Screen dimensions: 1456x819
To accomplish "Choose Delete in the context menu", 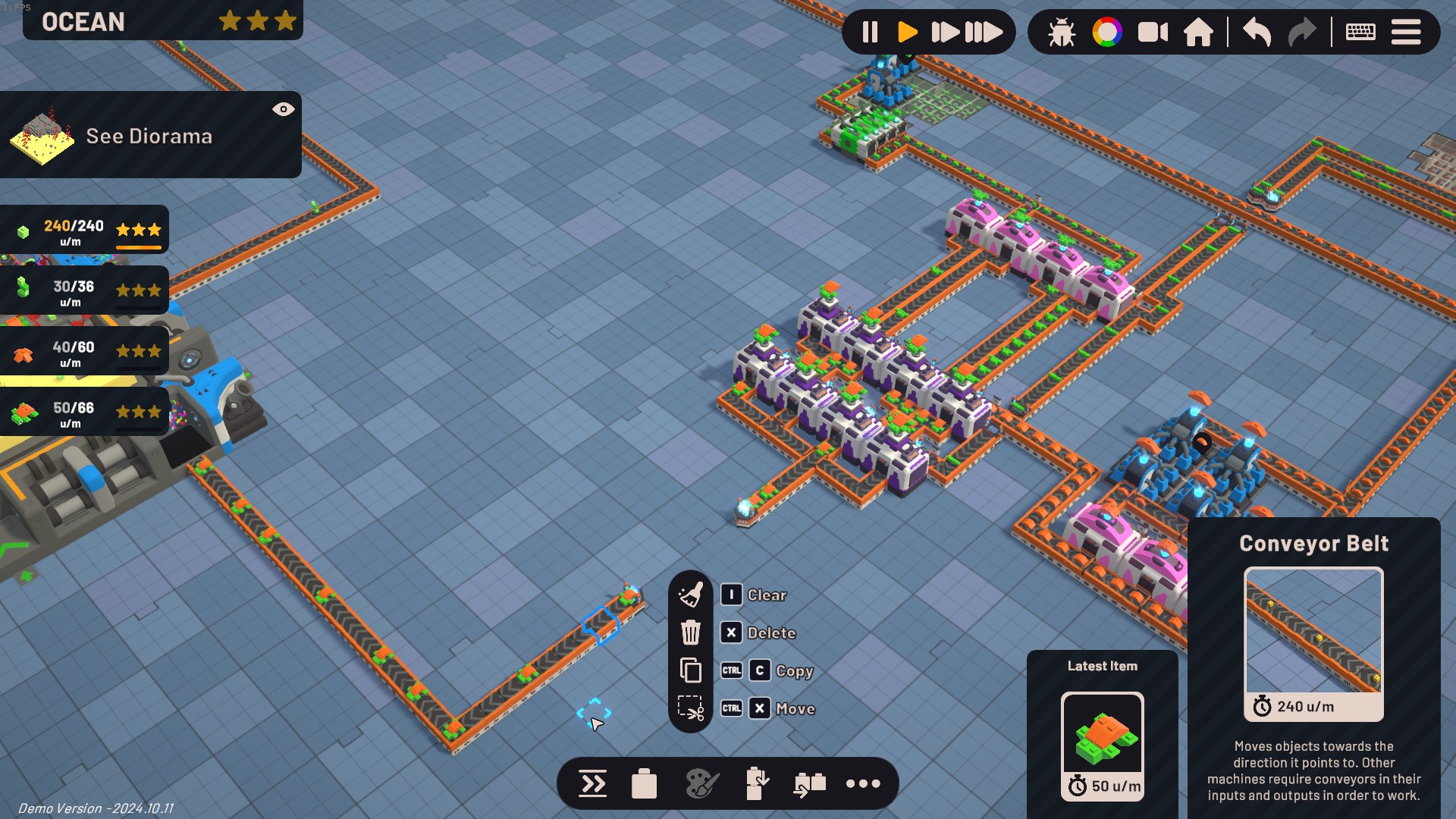I will [771, 632].
